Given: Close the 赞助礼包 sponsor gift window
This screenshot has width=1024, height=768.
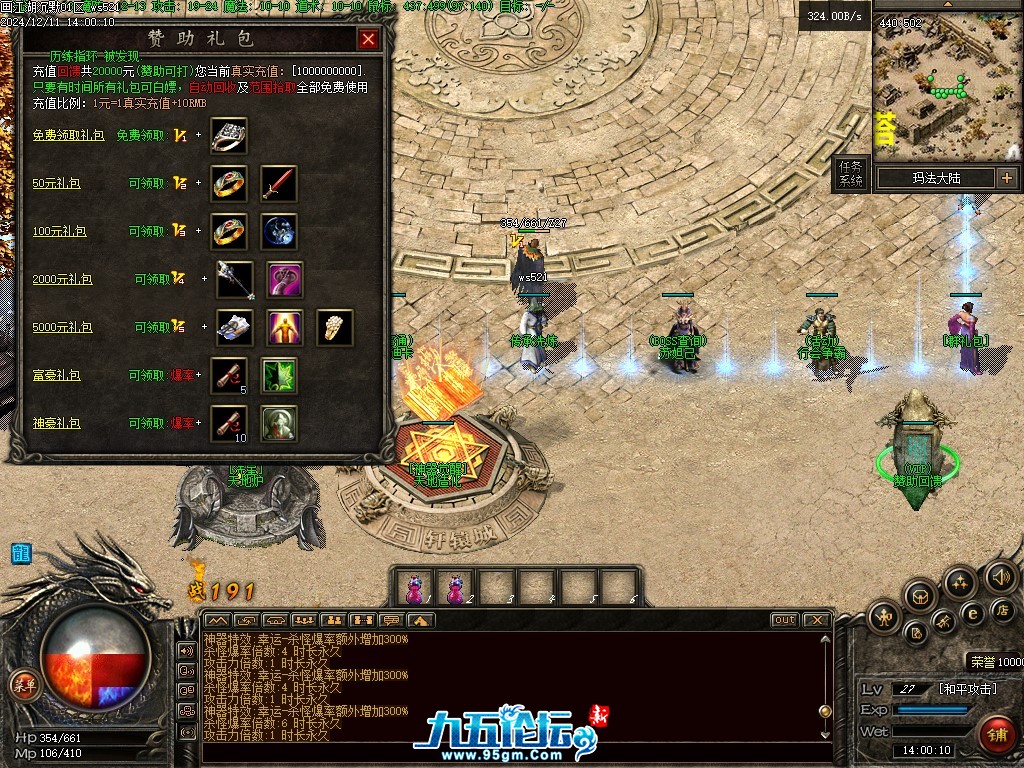Looking at the screenshot, I should (368, 40).
